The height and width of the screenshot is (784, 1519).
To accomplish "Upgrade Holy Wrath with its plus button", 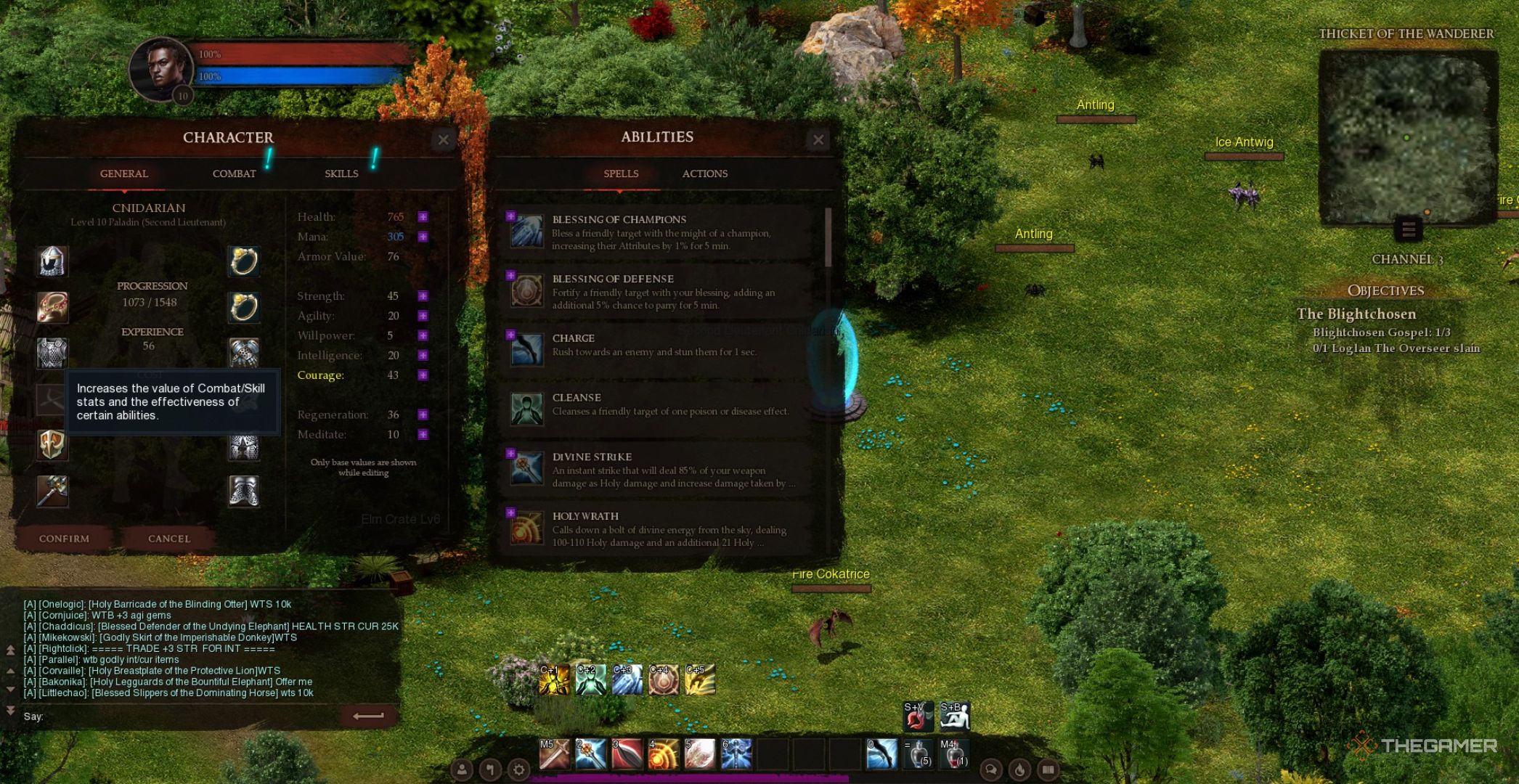I will click(510, 513).
